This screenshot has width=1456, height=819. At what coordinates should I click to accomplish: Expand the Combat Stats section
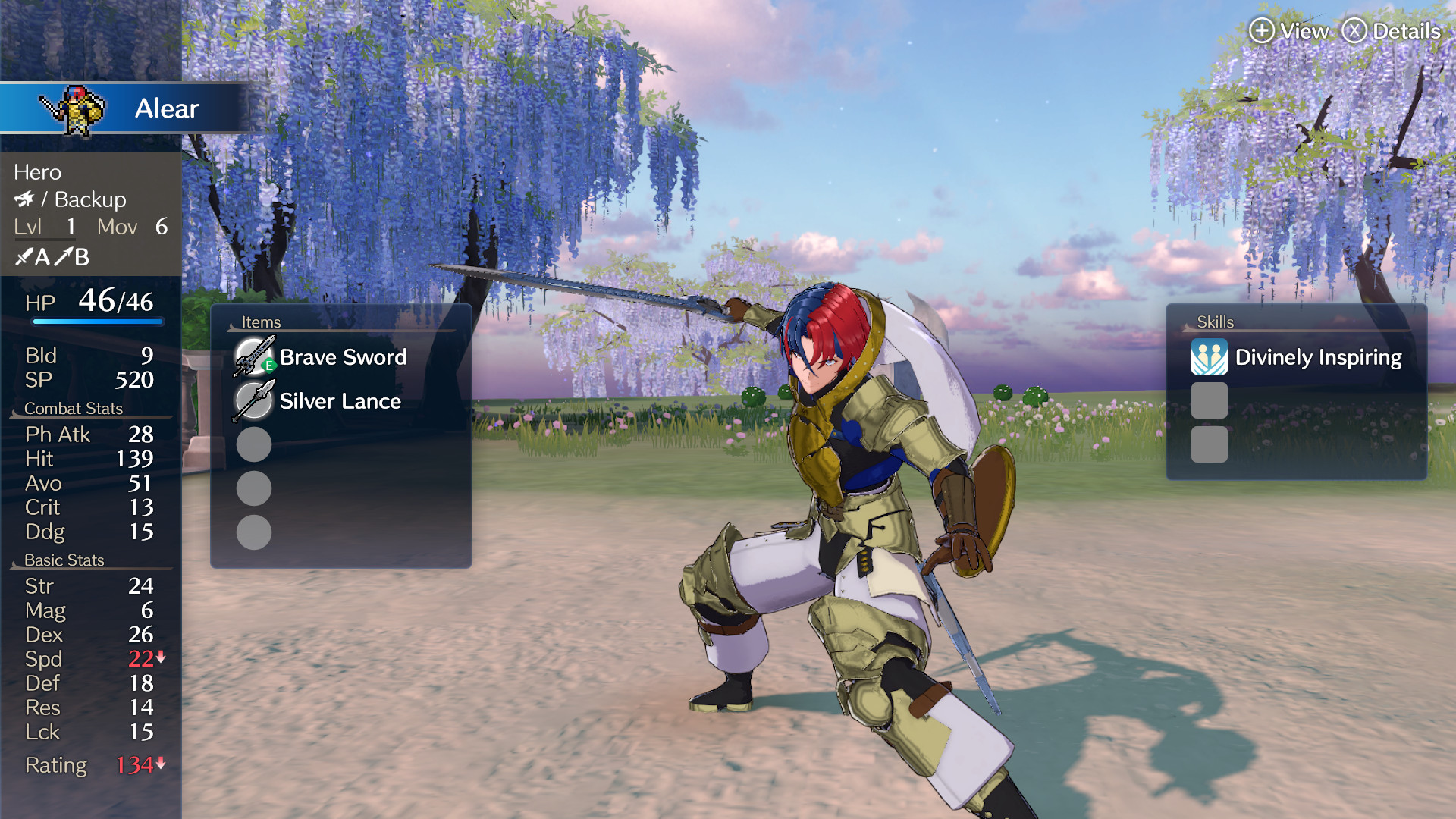[x=74, y=408]
